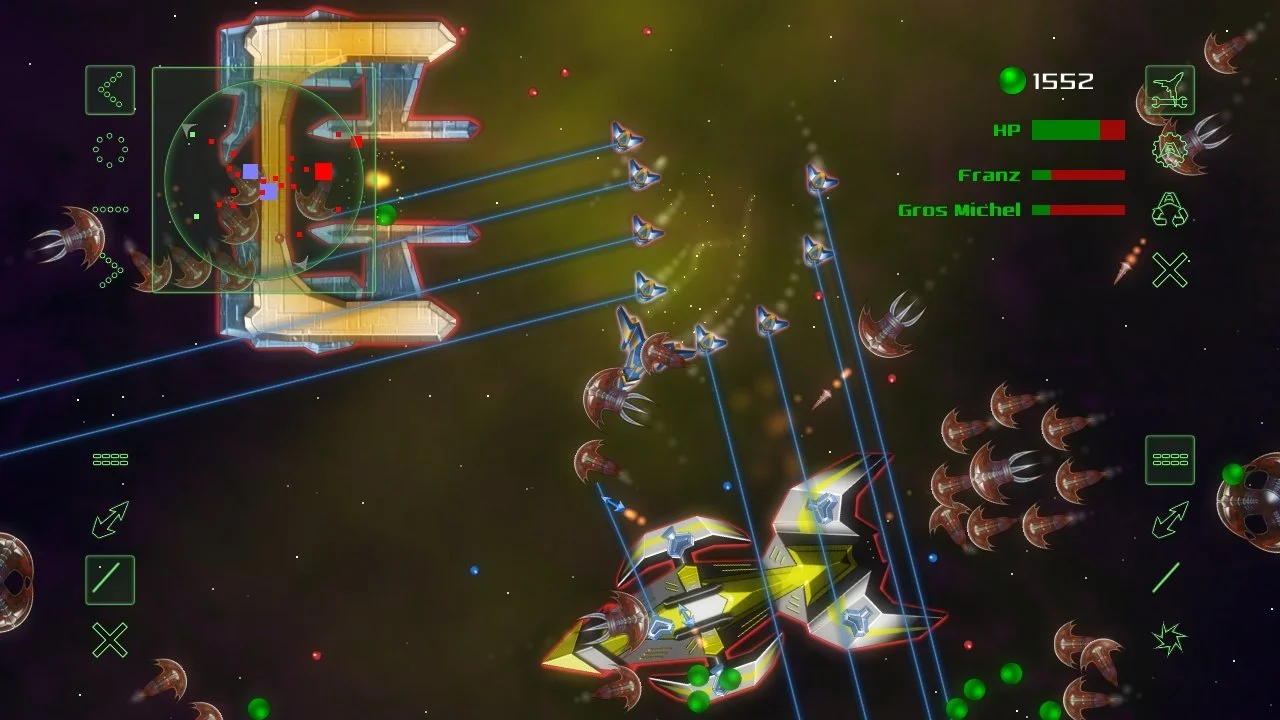Select the left-pointing chevron formation icon
This screenshot has height=720, width=1280.
(x=110, y=90)
